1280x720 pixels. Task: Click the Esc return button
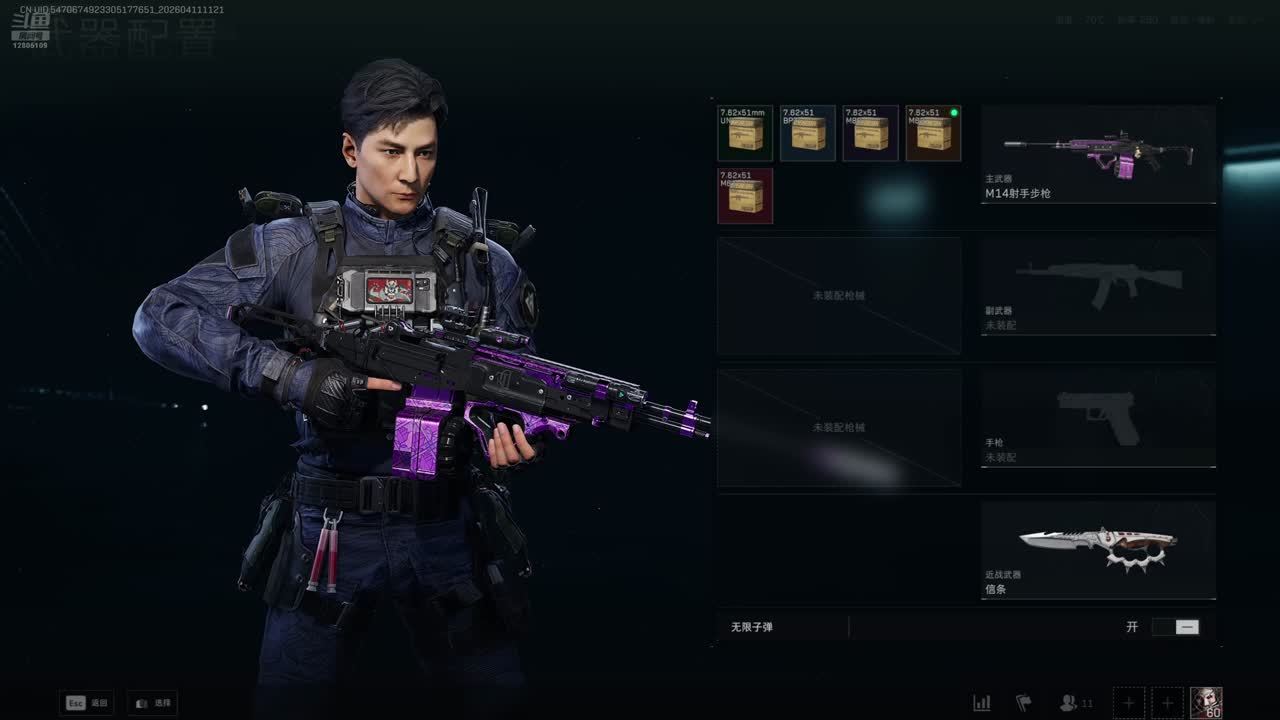coord(87,703)
